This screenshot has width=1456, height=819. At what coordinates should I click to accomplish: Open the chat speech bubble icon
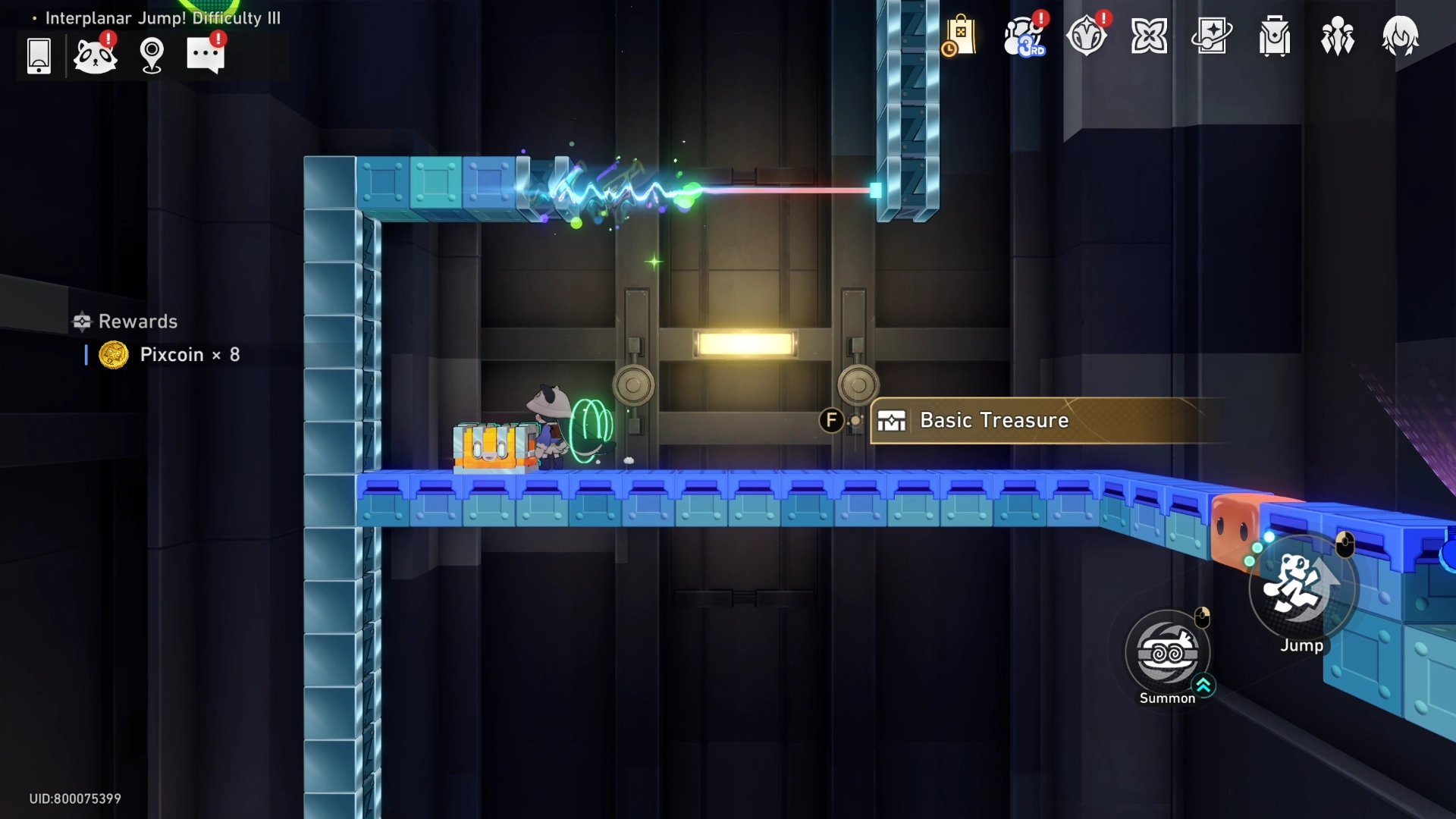pyautogui.click(x=206, y=55)
